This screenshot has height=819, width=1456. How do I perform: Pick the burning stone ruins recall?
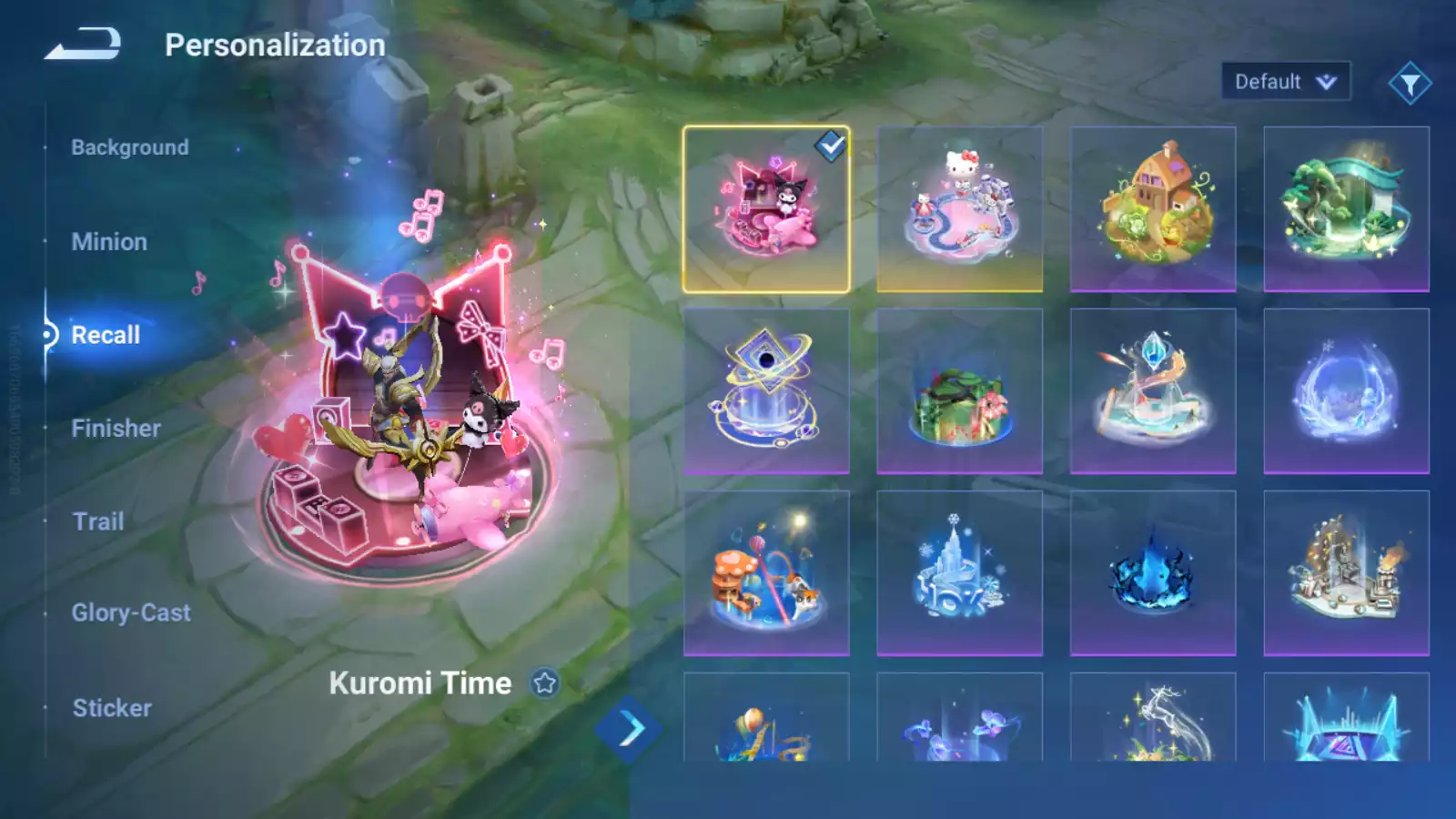click(x=1346, y=573)
